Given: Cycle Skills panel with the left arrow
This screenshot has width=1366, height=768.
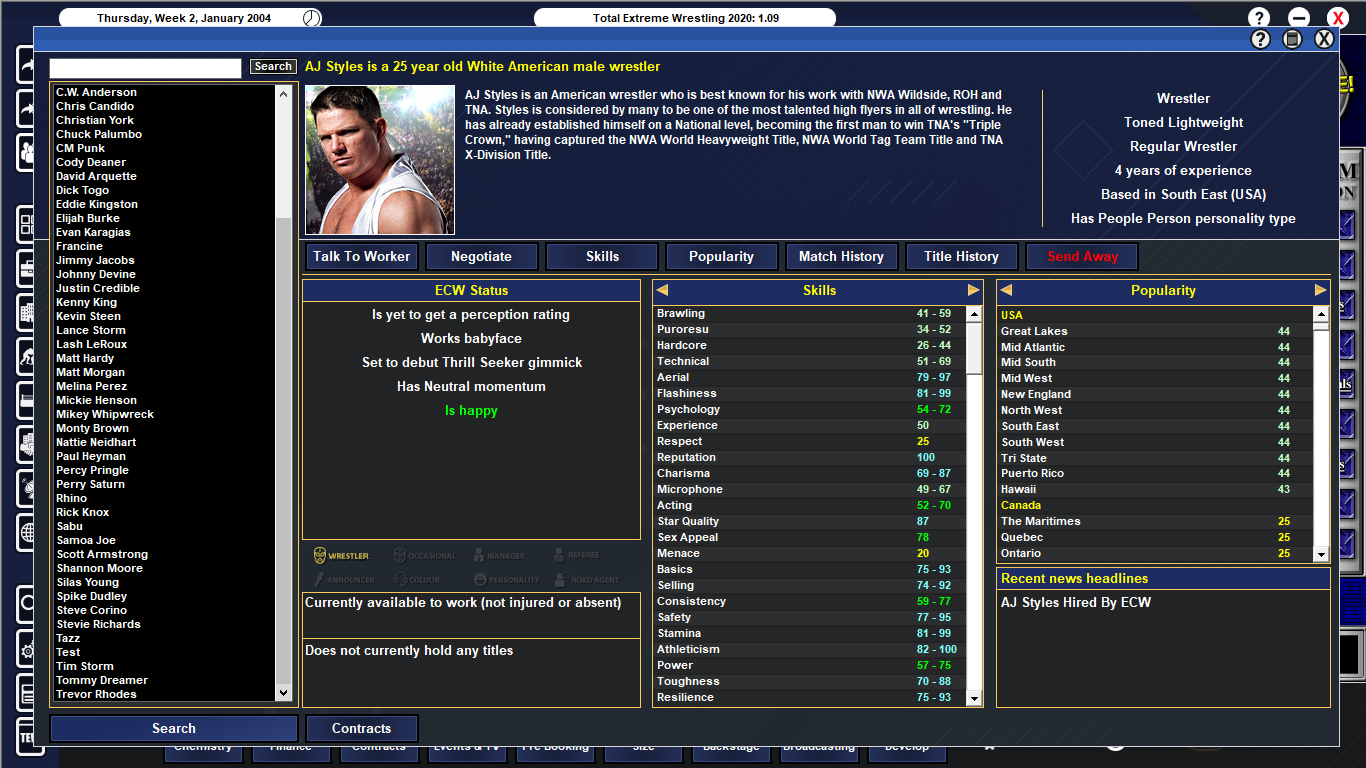Looking at the screenshot, I should (660, 290).
